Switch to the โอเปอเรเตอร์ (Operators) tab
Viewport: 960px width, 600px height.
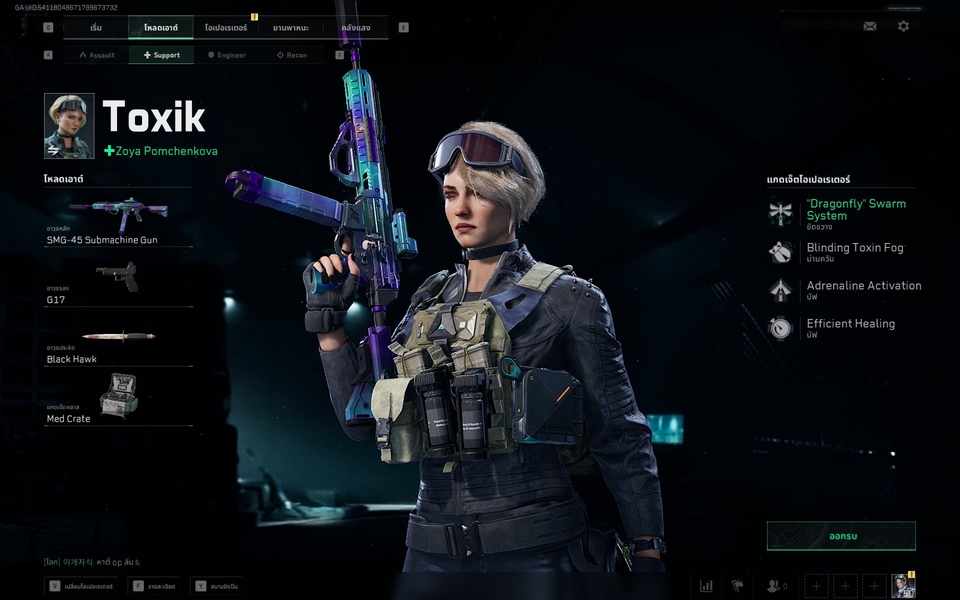(226, 27)
